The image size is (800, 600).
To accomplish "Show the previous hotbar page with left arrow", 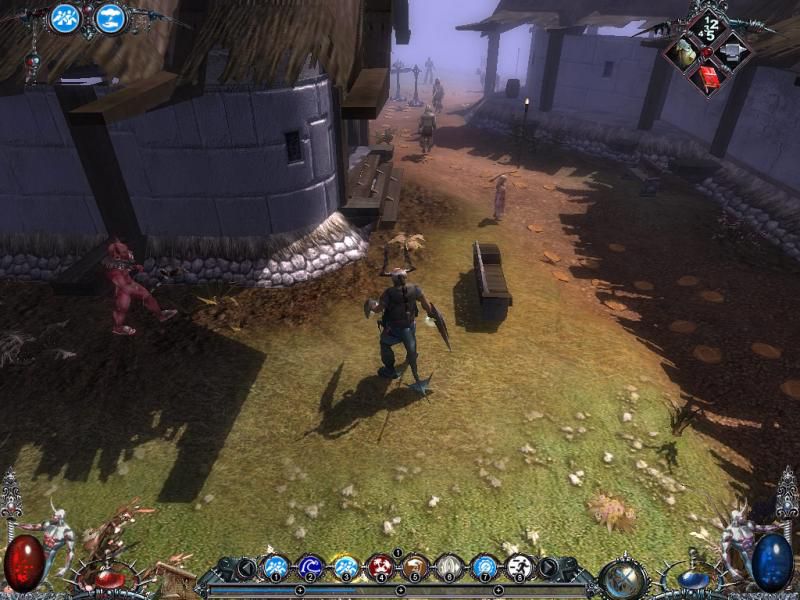I will pos(247,569).
